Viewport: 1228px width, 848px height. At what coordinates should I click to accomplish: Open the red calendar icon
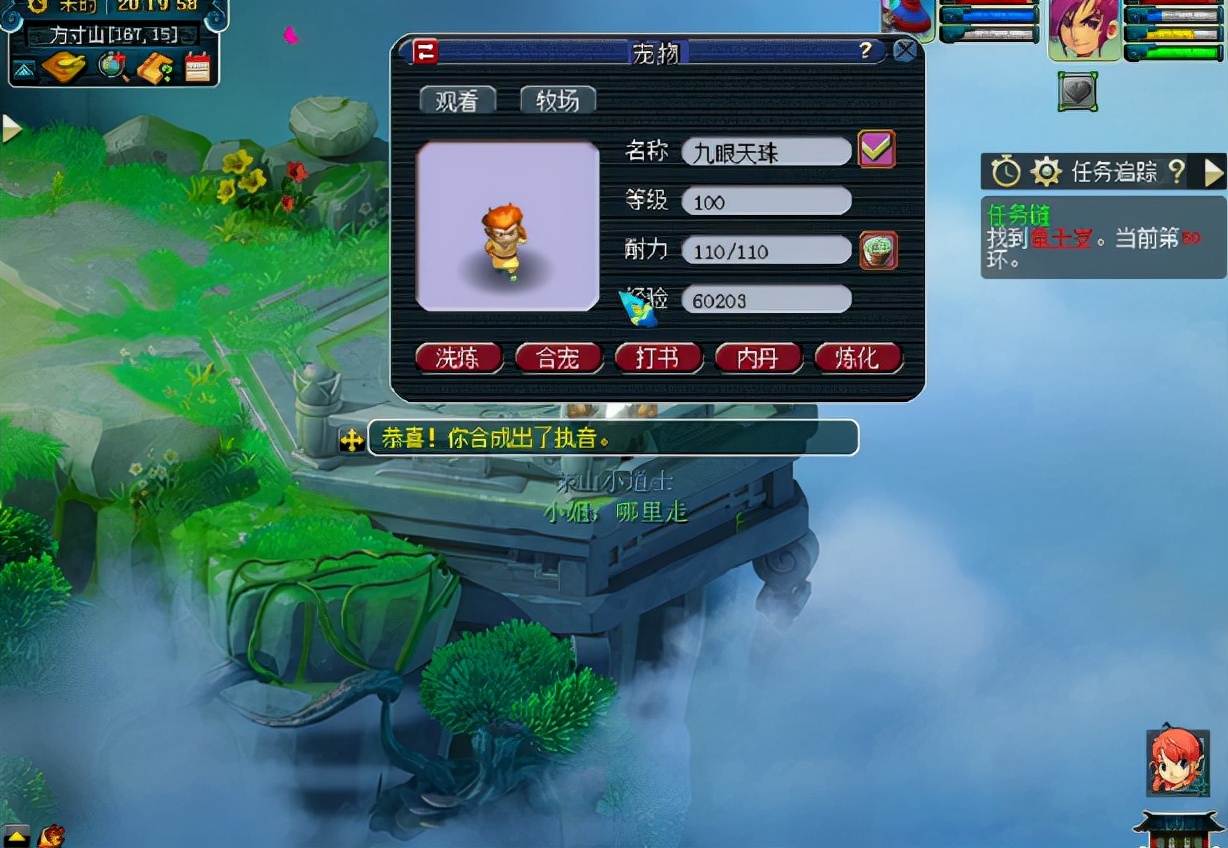point(198,67)
